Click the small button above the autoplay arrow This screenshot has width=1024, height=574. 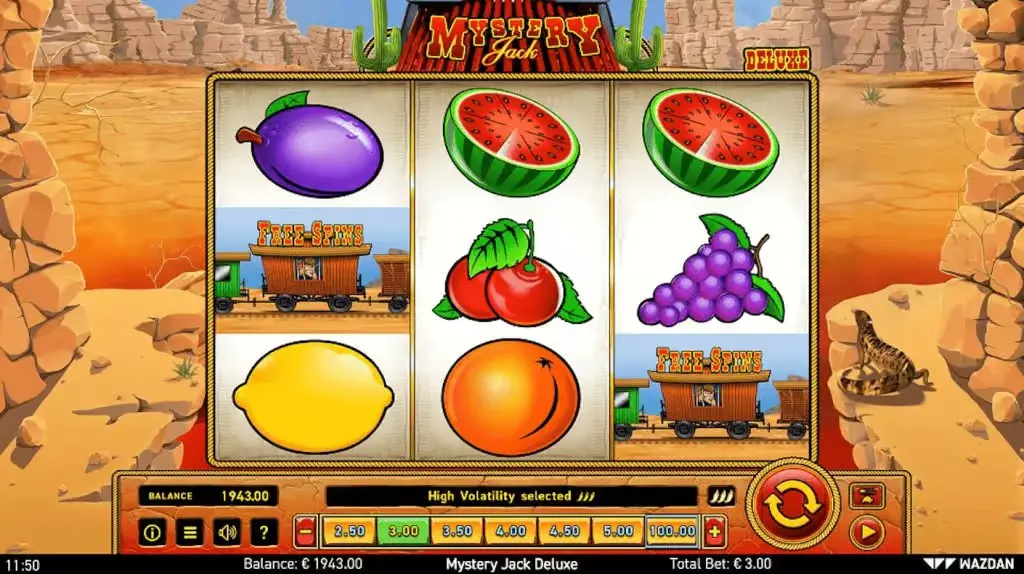(866, 495)
